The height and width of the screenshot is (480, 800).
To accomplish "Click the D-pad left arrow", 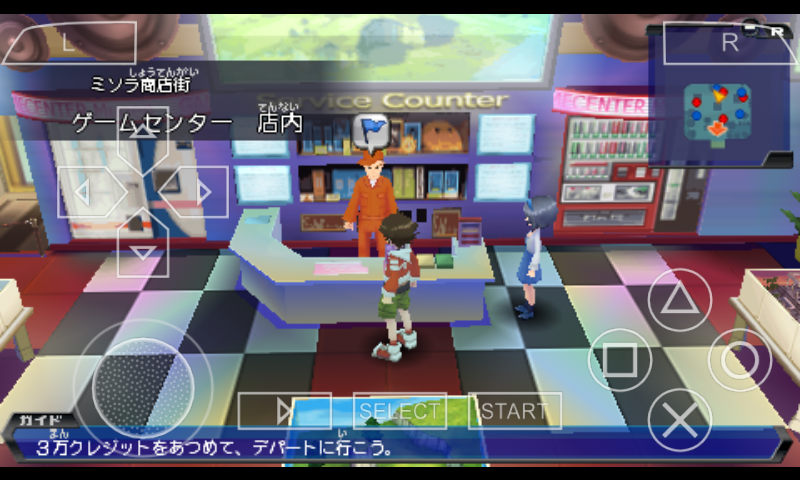I will point(87,191).
